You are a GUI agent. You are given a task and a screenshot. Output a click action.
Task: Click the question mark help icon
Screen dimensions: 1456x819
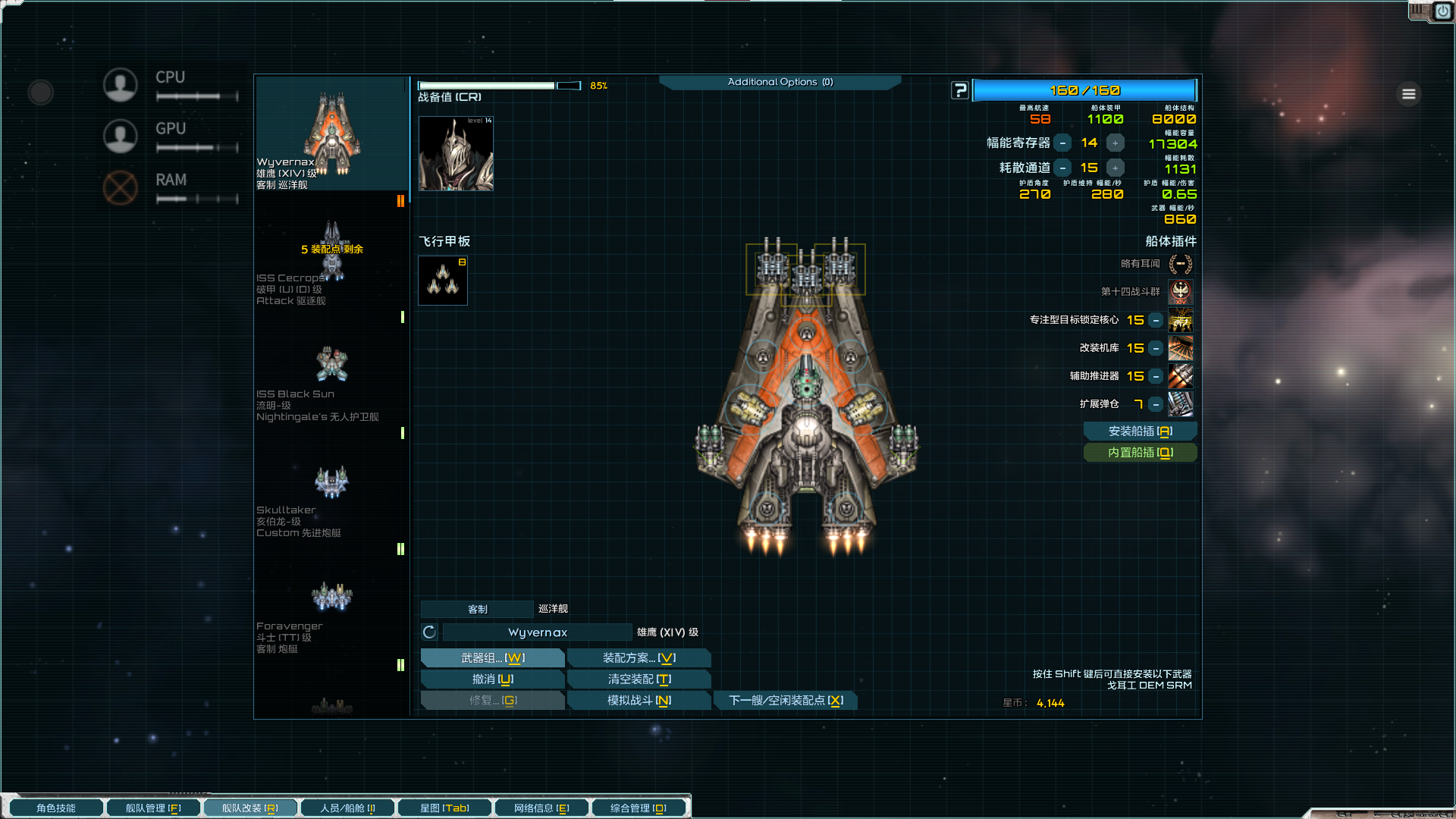pyautogui.click(x=960, y=91)
